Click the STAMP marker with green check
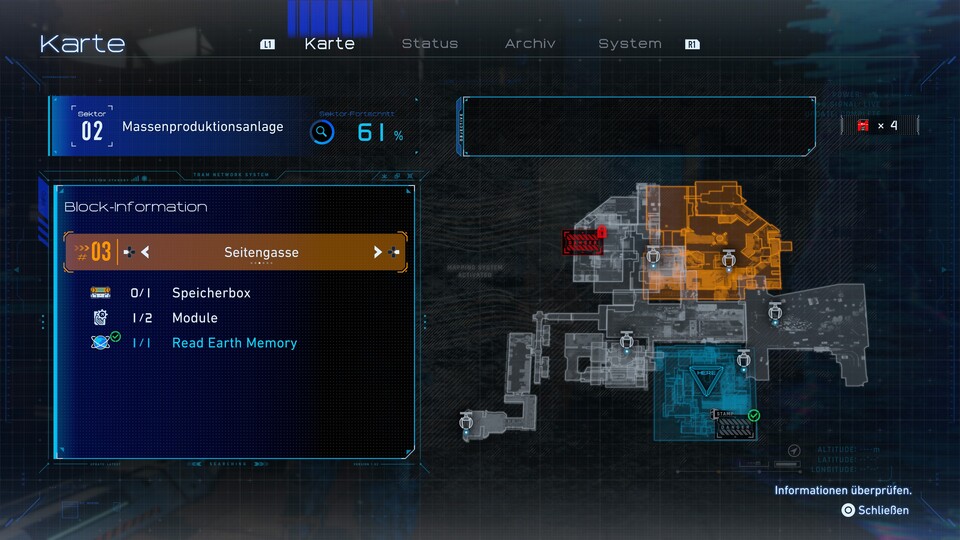Image resolution: width=960 pixels, height=540 pixels. [731, 424]
